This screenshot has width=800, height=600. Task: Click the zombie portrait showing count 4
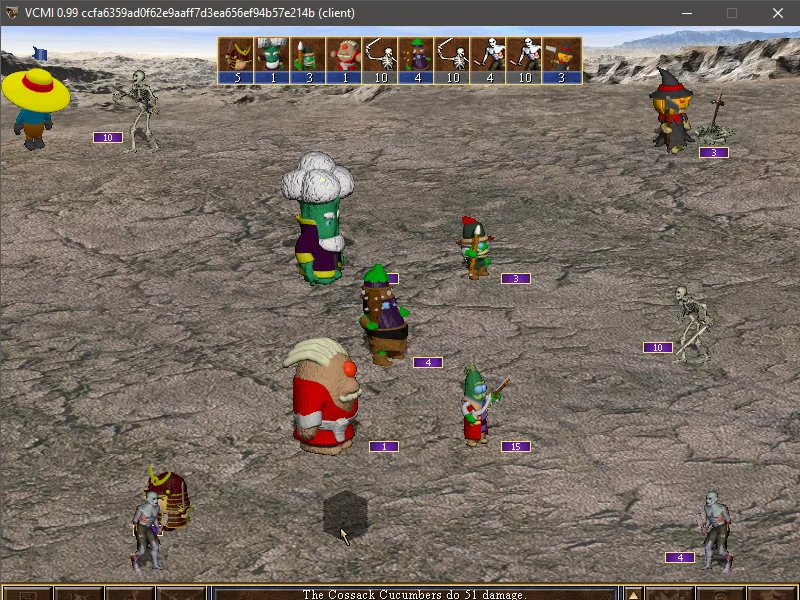coord(488,59)
